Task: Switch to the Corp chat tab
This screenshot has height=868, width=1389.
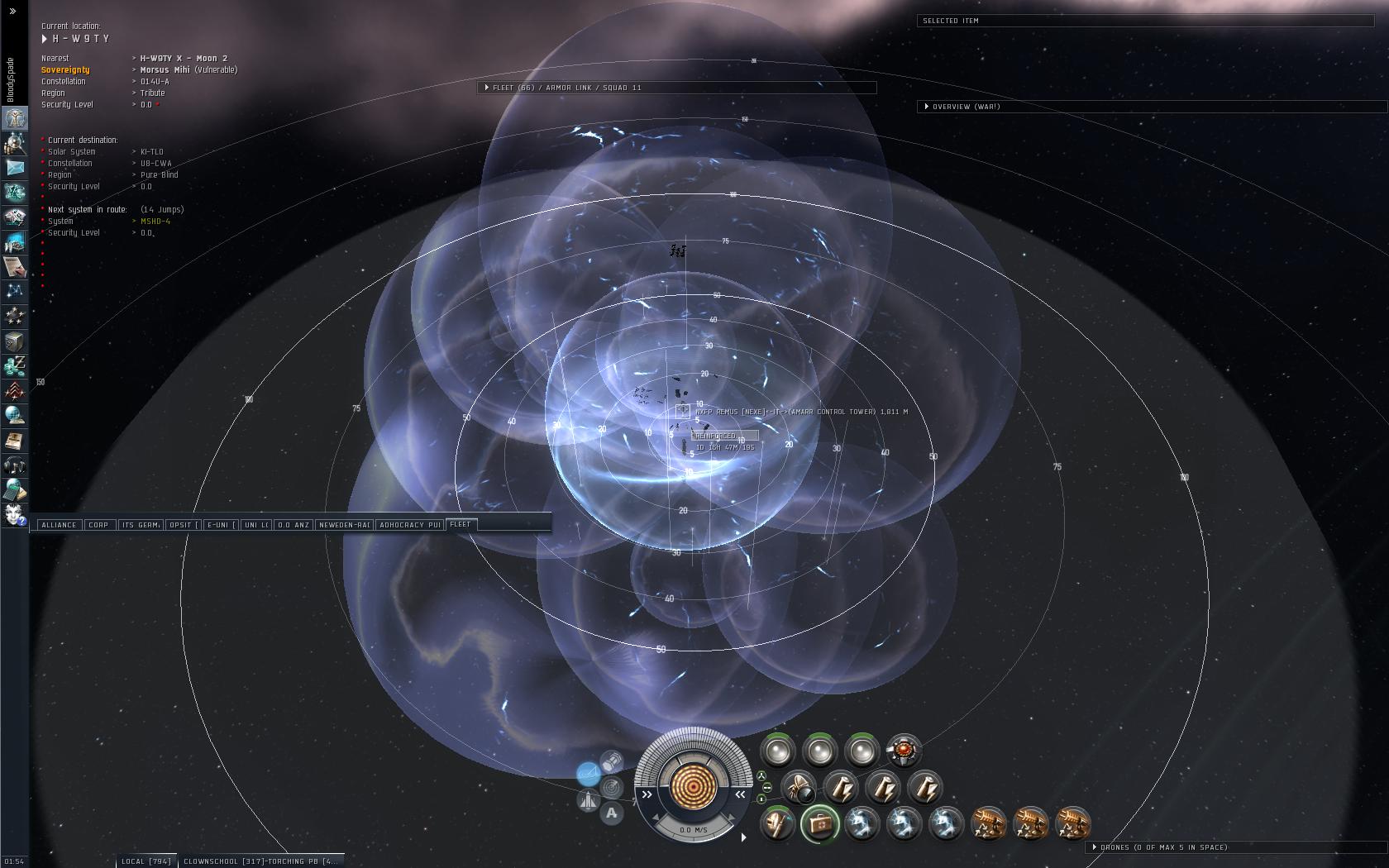Action: (x=98, y=525)
